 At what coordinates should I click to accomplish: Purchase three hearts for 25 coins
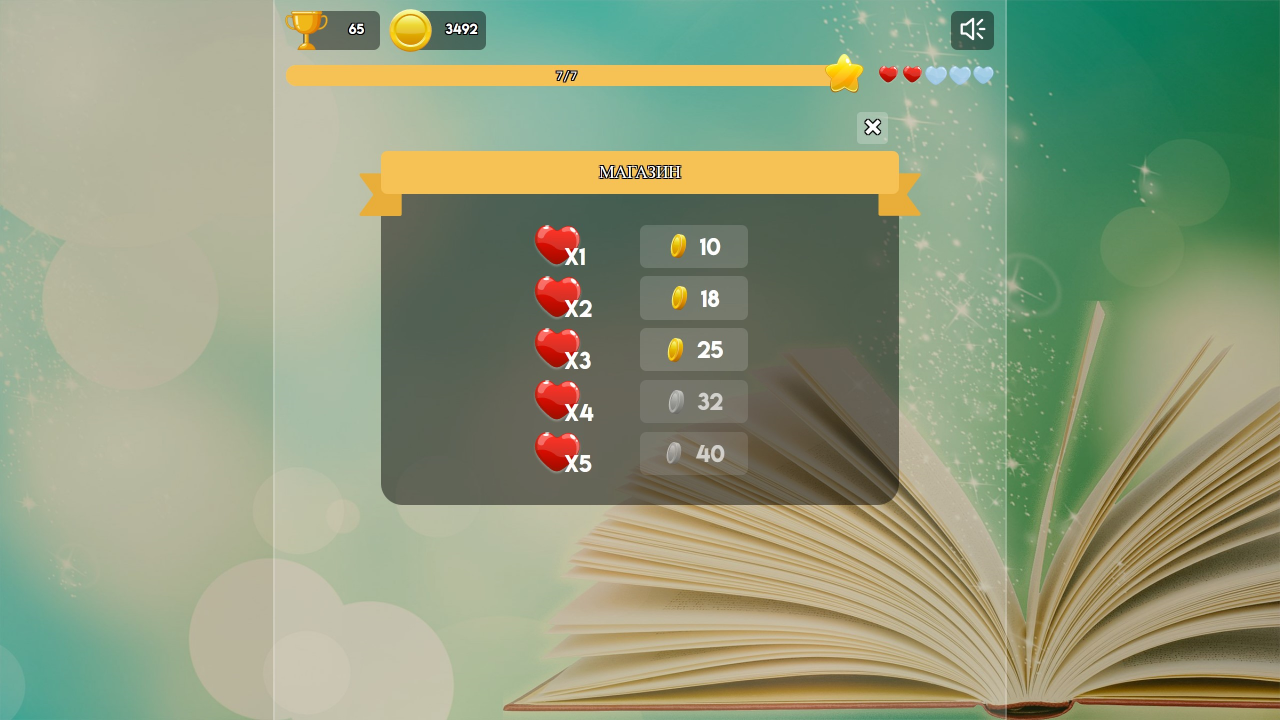coord(693,350)
